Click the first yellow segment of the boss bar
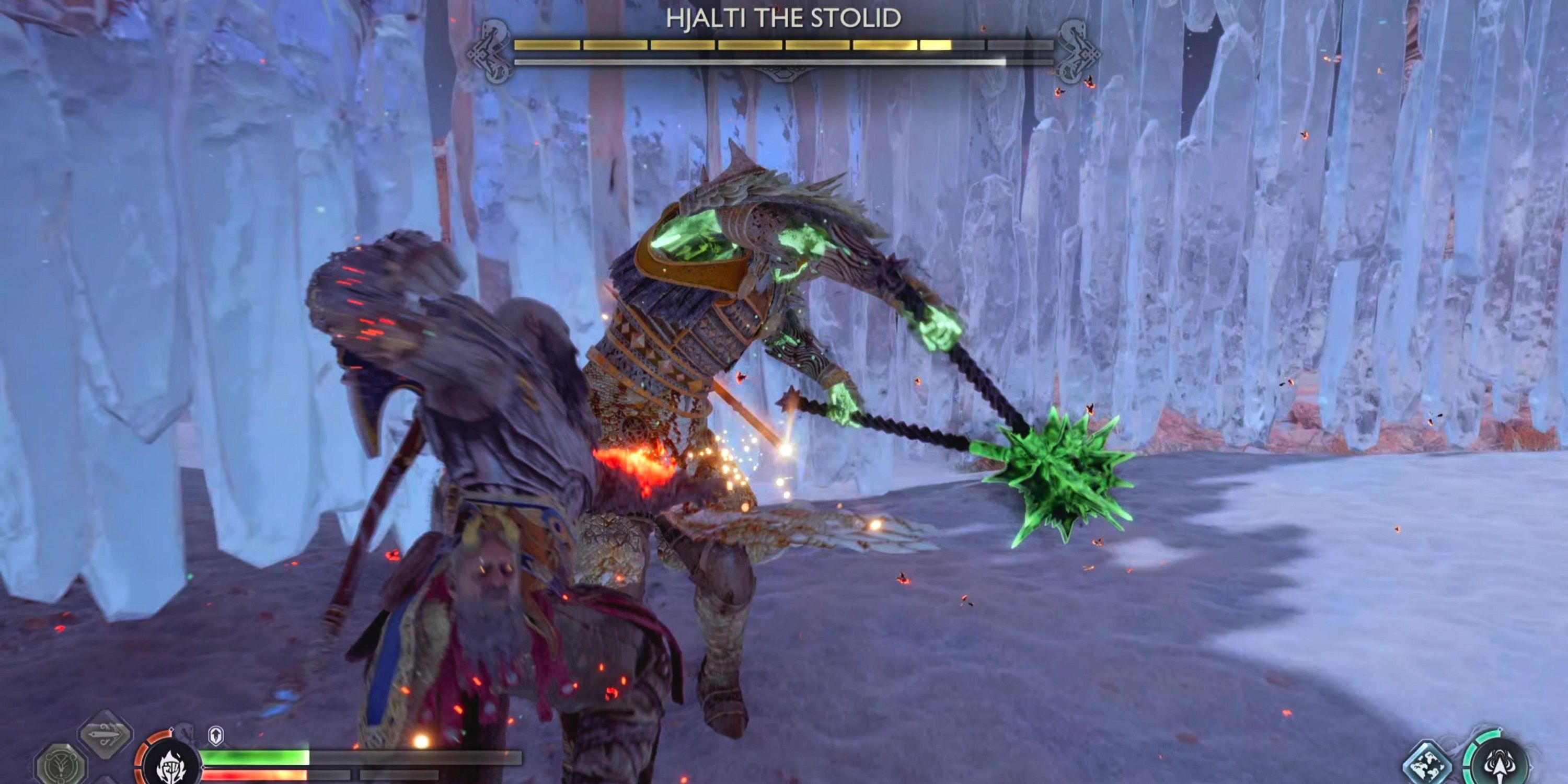Viewport: 1568px width, 784px height. click(547, 44)
